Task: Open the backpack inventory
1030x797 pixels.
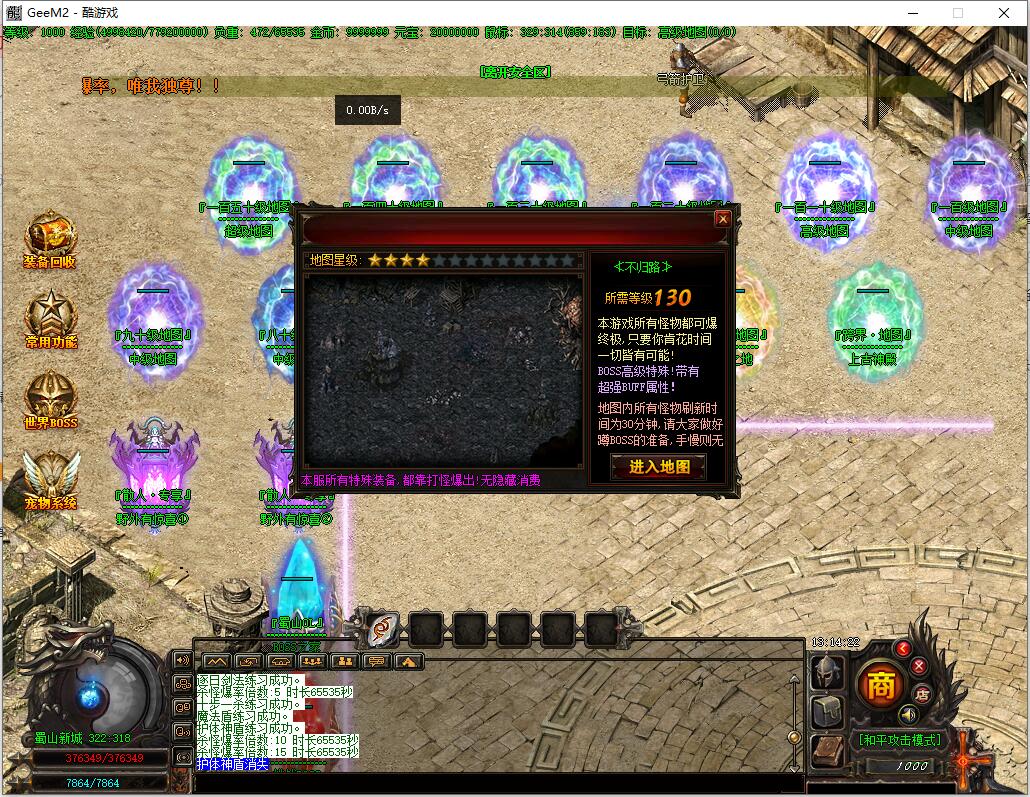Action: [x=828, y=712]
